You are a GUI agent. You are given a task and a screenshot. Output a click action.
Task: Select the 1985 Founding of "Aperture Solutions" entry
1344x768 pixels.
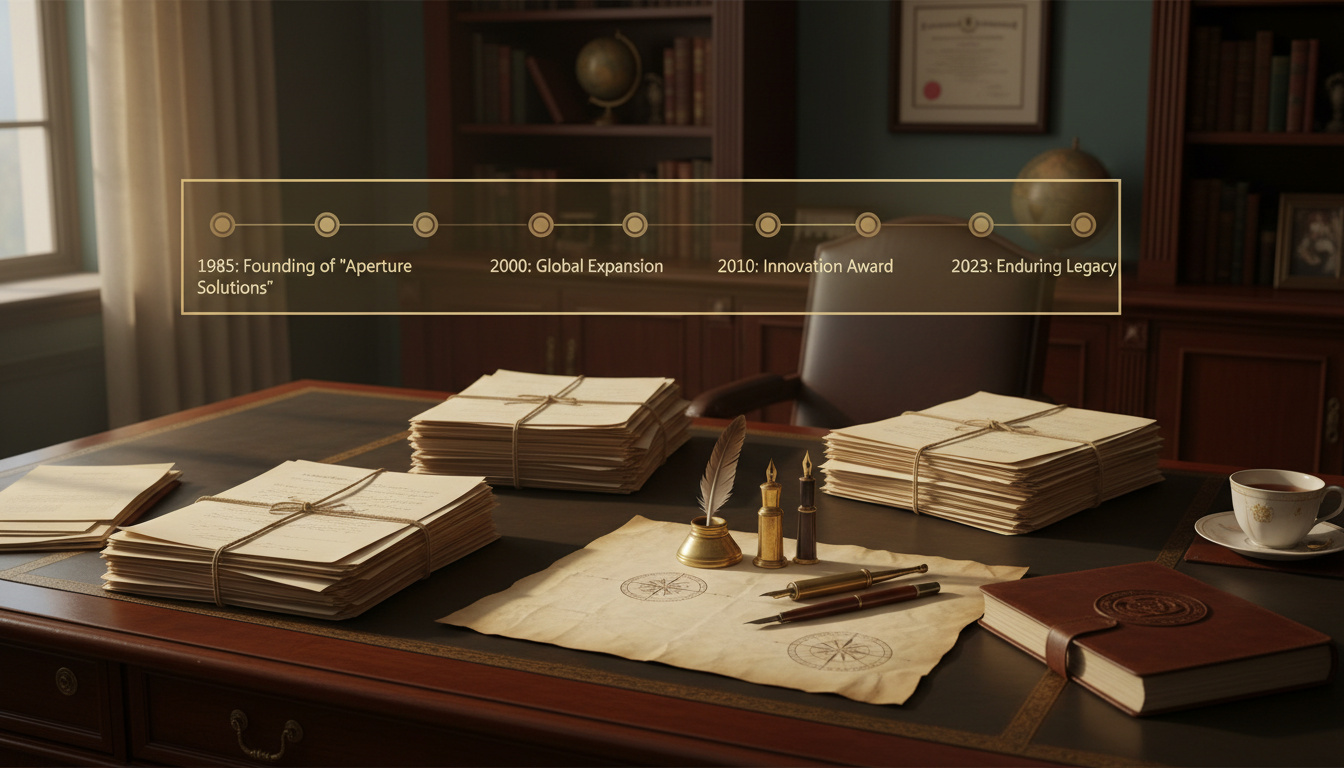[x=304, y=276]
